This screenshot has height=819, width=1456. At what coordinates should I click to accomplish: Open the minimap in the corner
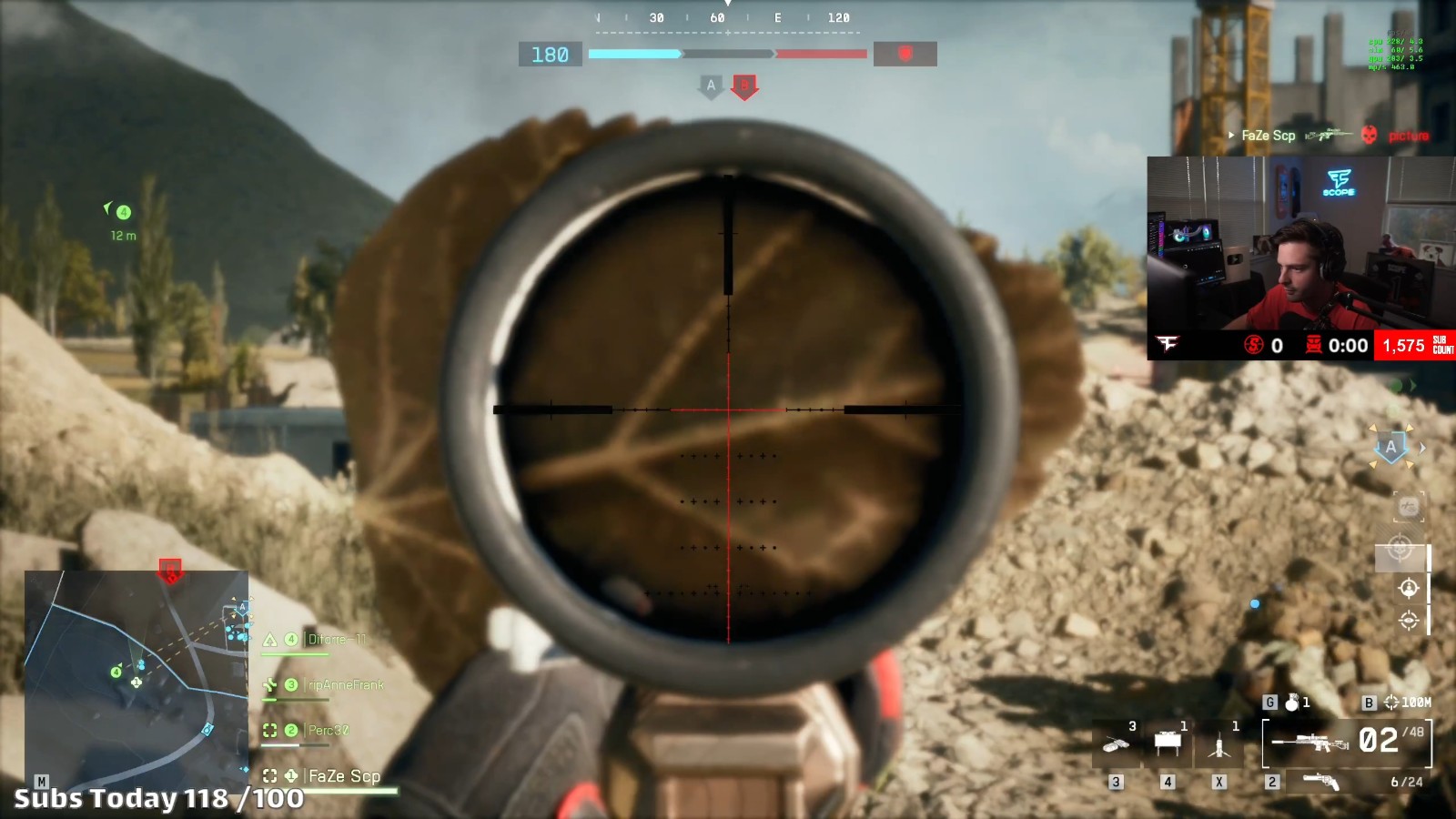(136, 678)
